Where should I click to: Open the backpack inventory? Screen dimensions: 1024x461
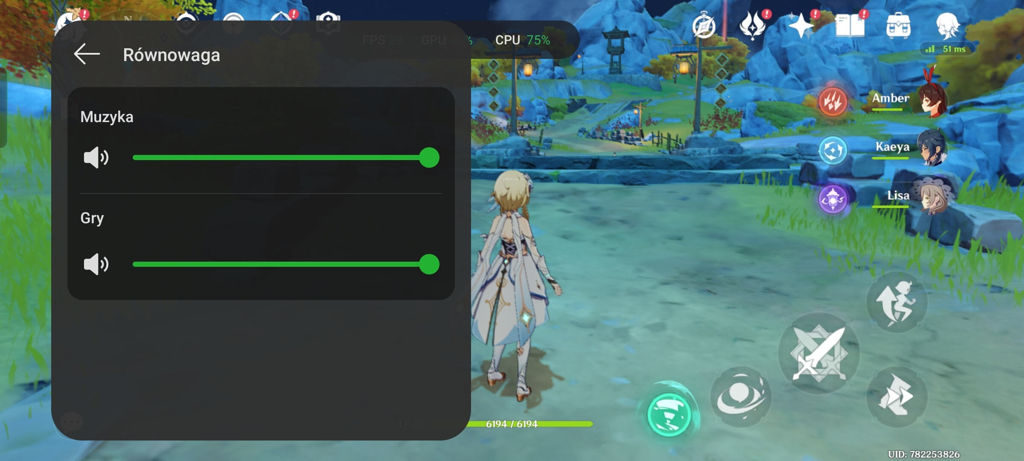coord(897,26)
